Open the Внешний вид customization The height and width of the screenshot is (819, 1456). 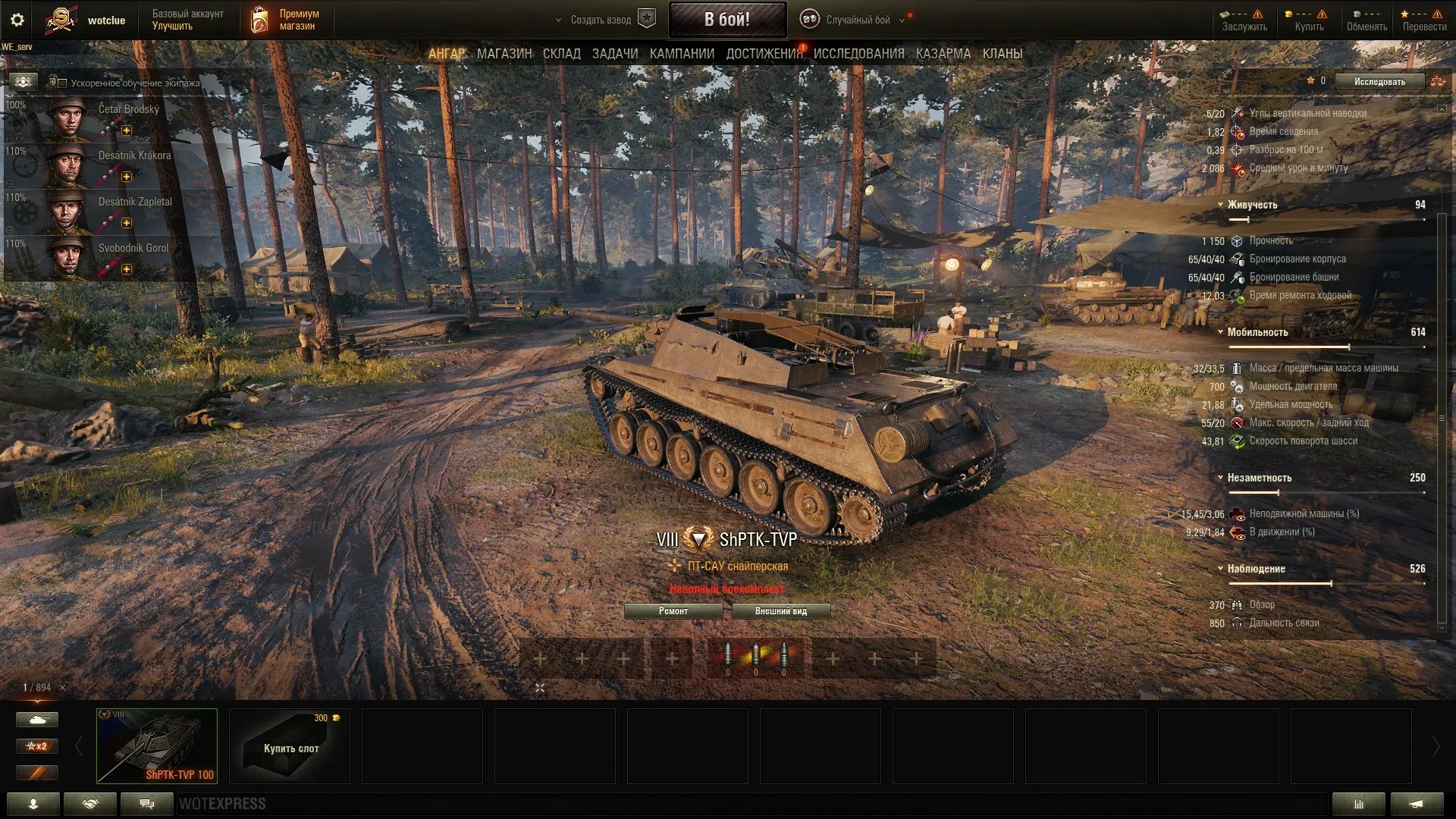click(x=780, y=611)
